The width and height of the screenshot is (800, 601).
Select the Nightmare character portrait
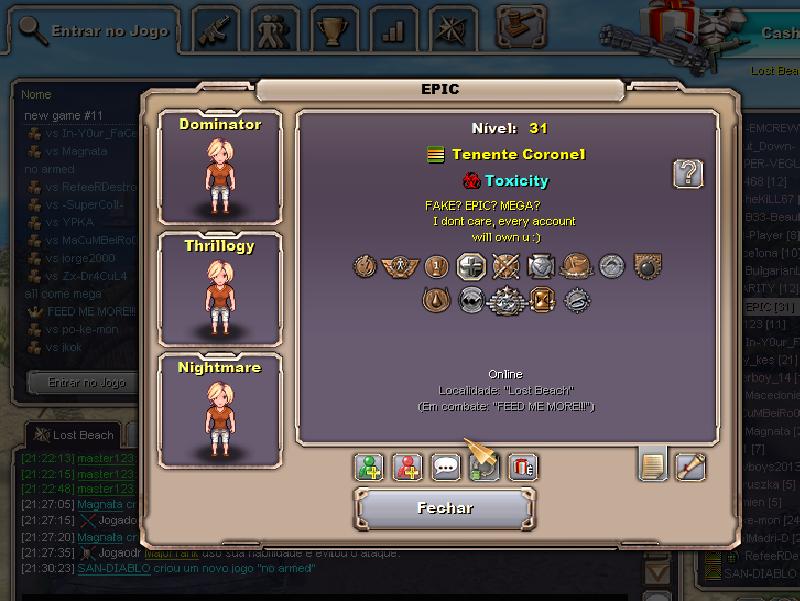[x=220, y=410]
